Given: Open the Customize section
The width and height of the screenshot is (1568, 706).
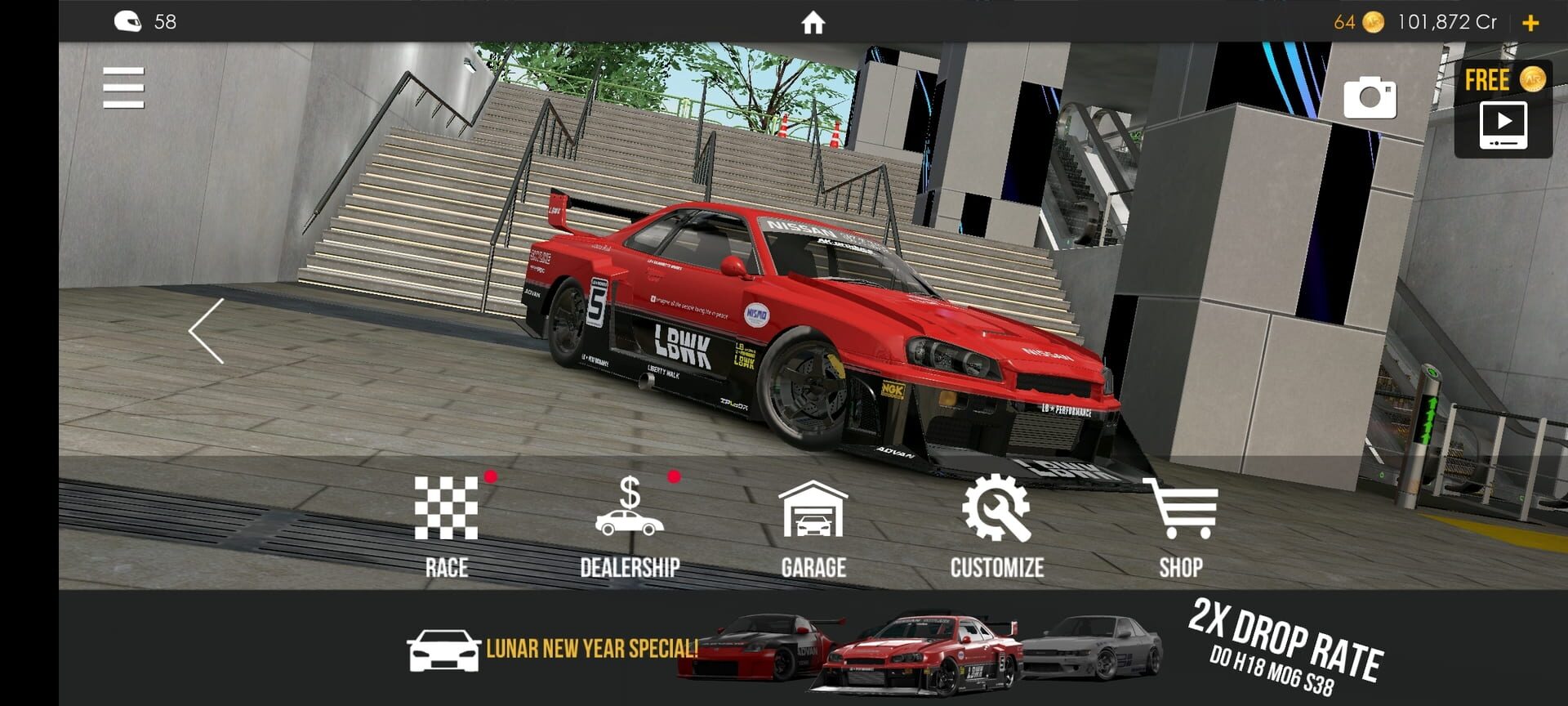Looking at the screenshot, I should coord(997,523).
